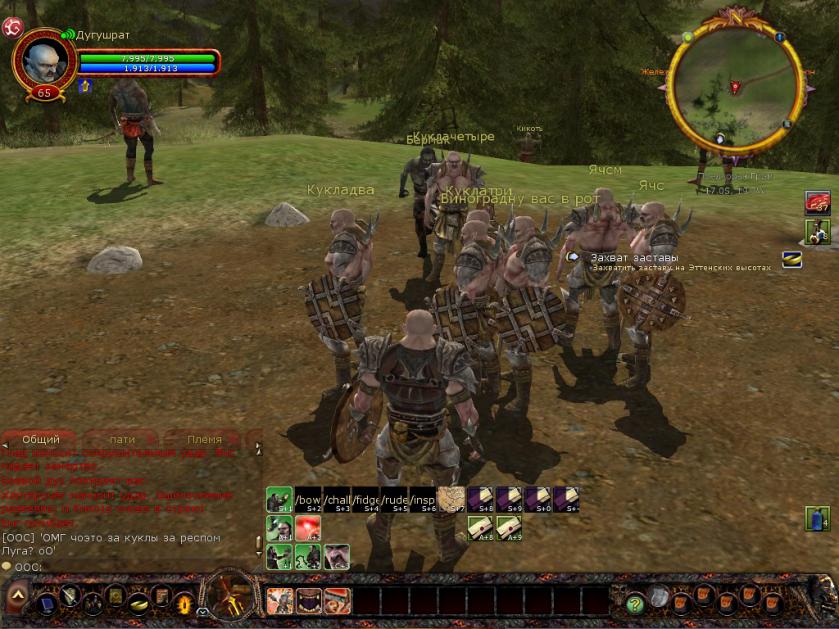Open the green question mark help button

point(634,603)
